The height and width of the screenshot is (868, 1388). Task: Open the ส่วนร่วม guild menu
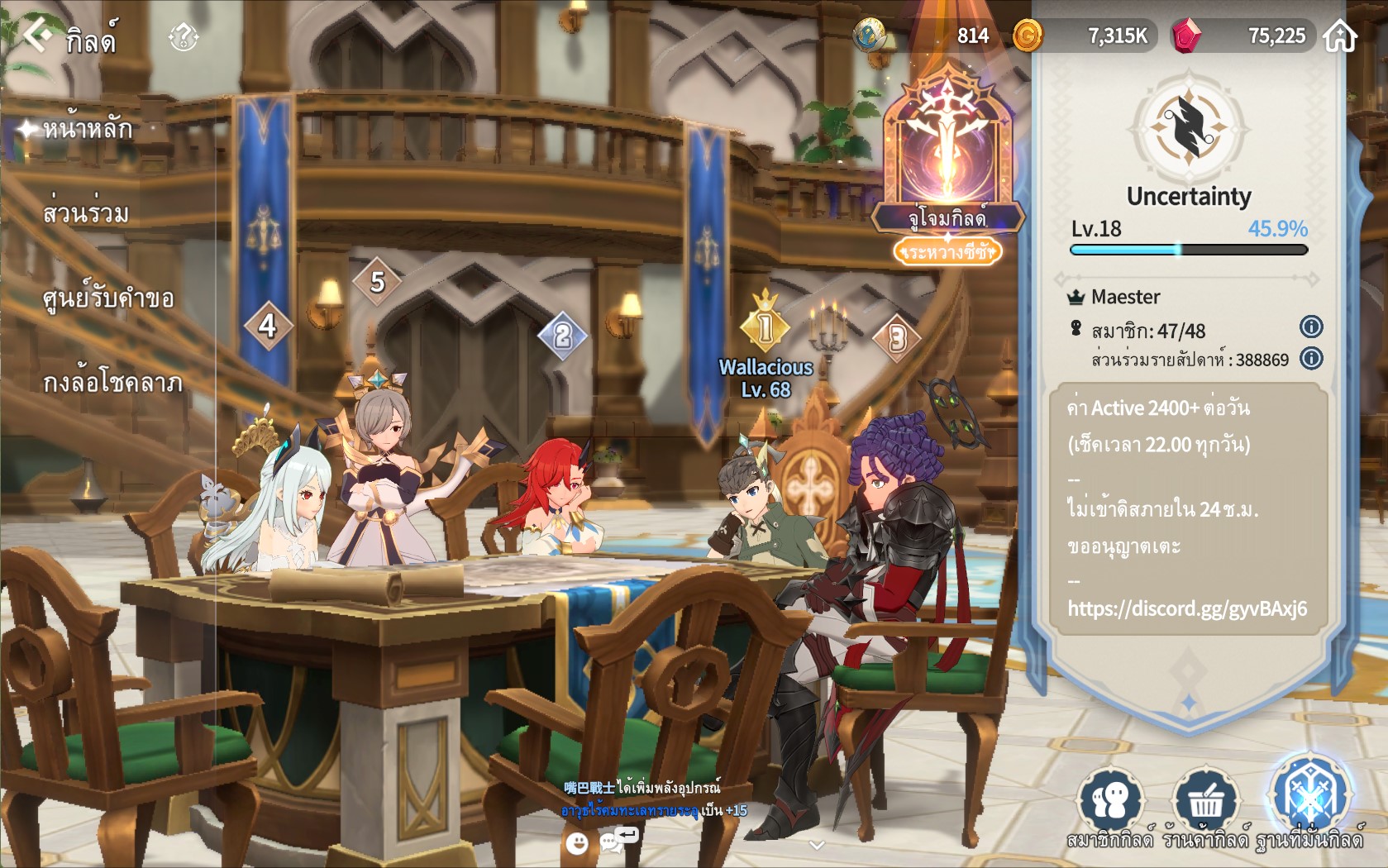[86, 213]
